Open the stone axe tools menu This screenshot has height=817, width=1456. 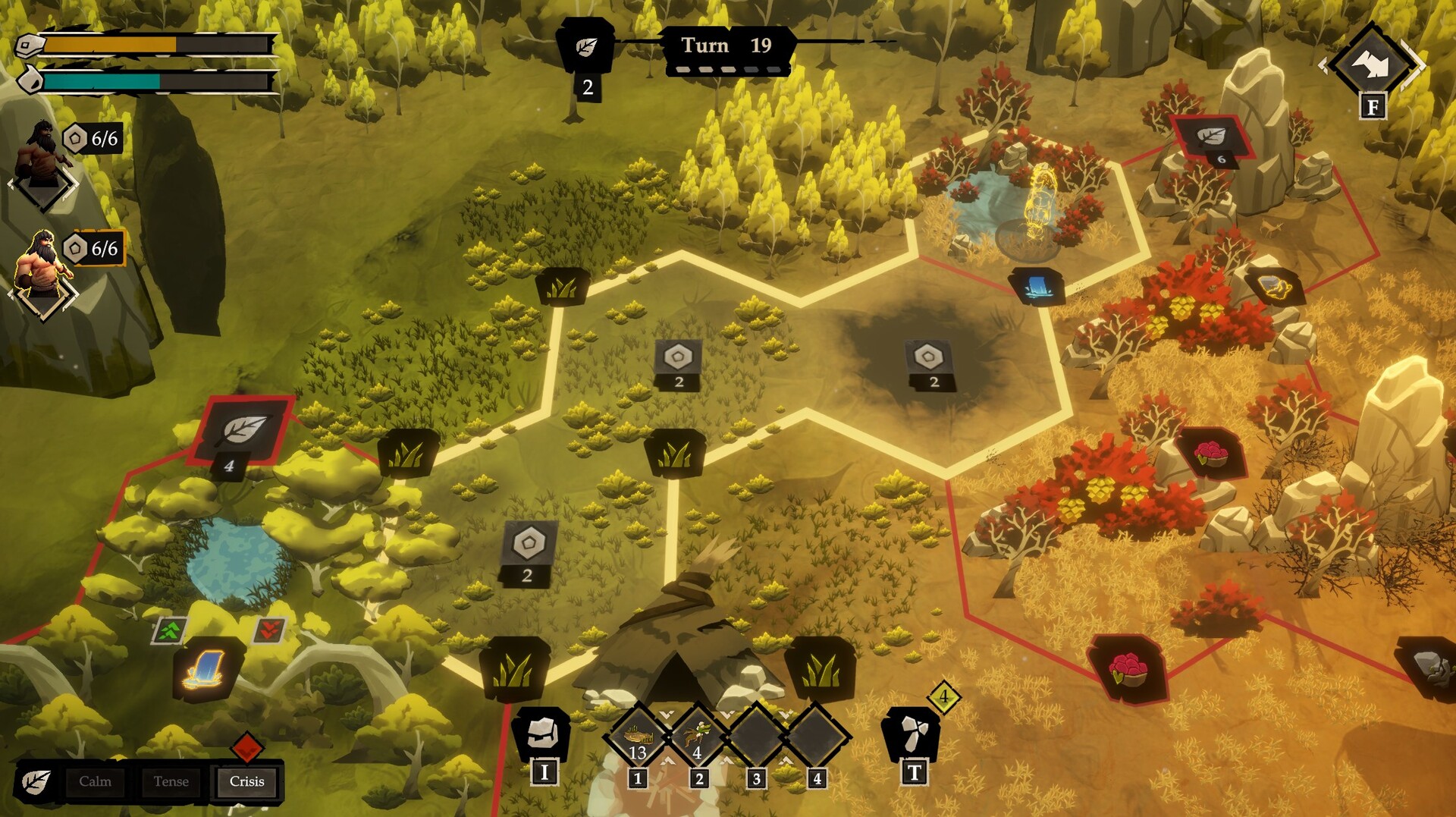click(x=912, y=733)
